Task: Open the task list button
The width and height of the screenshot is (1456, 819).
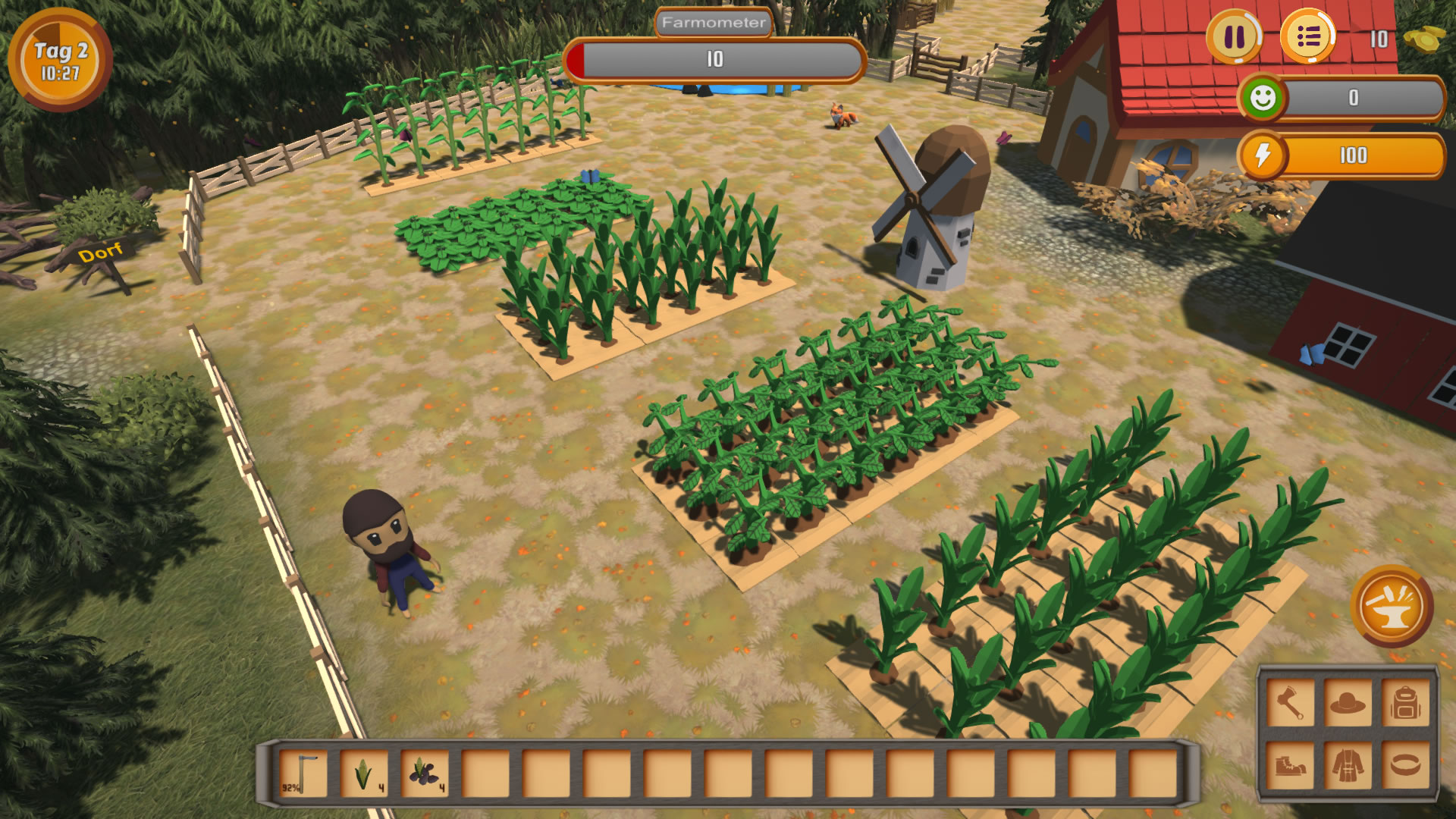Action: [1307, 37]
